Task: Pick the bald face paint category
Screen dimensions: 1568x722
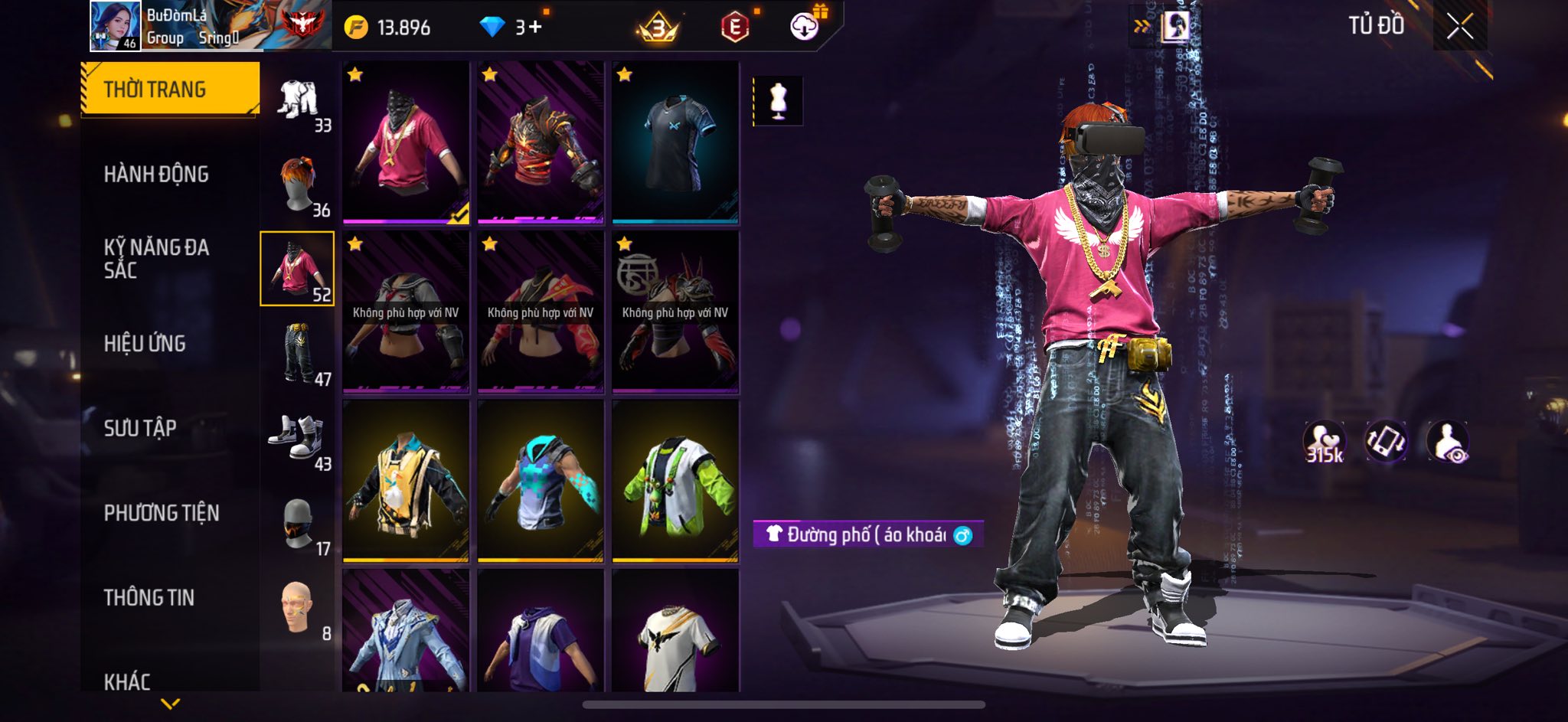Action: [298, 607]
